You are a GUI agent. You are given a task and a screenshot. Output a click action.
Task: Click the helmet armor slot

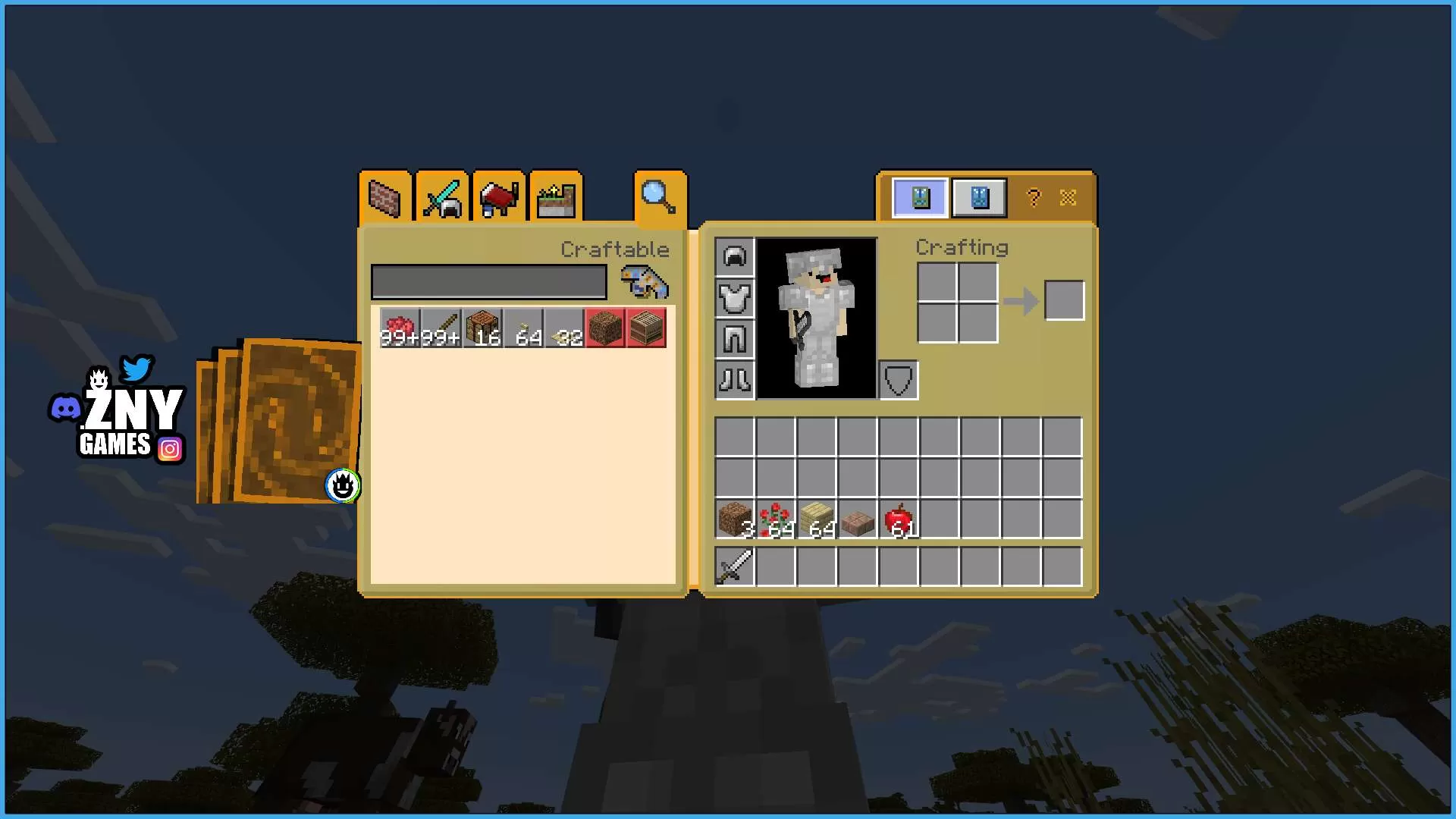733,257
